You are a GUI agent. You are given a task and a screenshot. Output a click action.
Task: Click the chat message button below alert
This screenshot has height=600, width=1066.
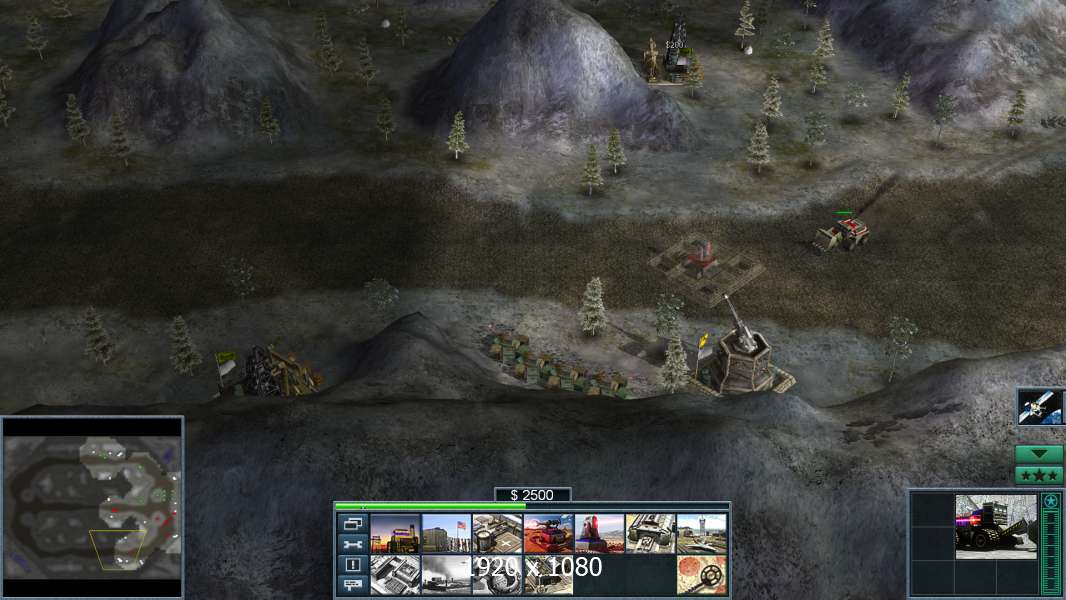pos(352,586)
